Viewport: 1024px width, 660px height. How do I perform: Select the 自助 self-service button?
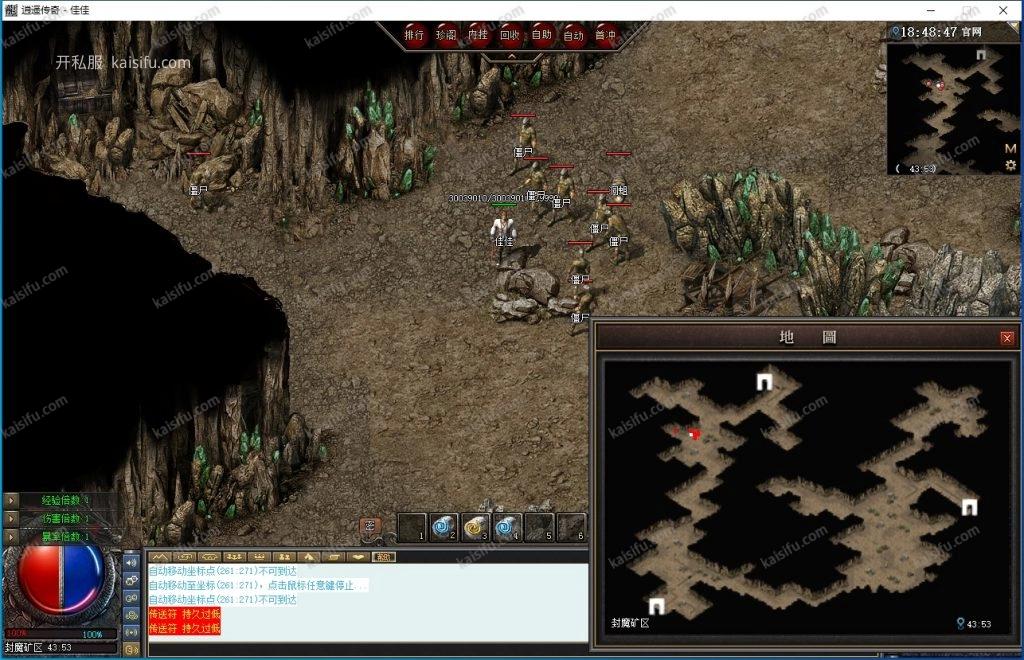[542, 35]
